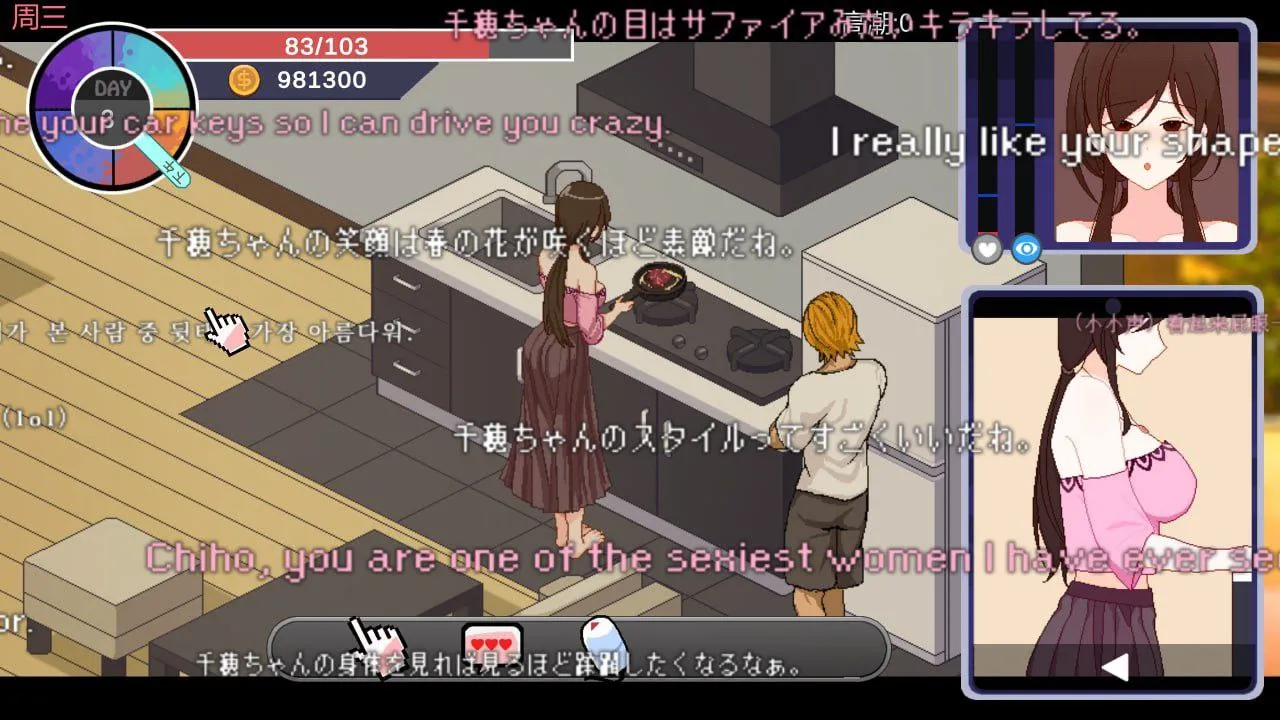1280x720 pixels.
Task: Select the kitchen stove frying pan
Action: click(x=660, y=277)
